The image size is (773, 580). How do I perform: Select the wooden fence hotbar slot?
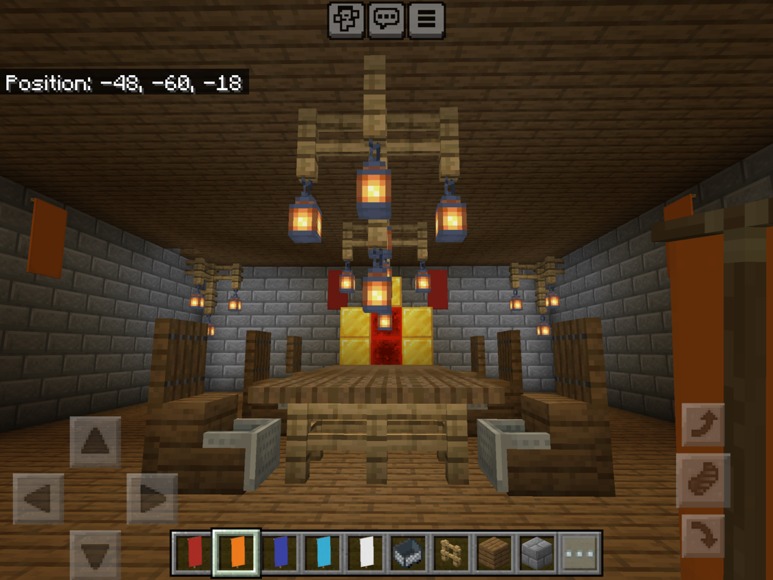tap(451, 551)
